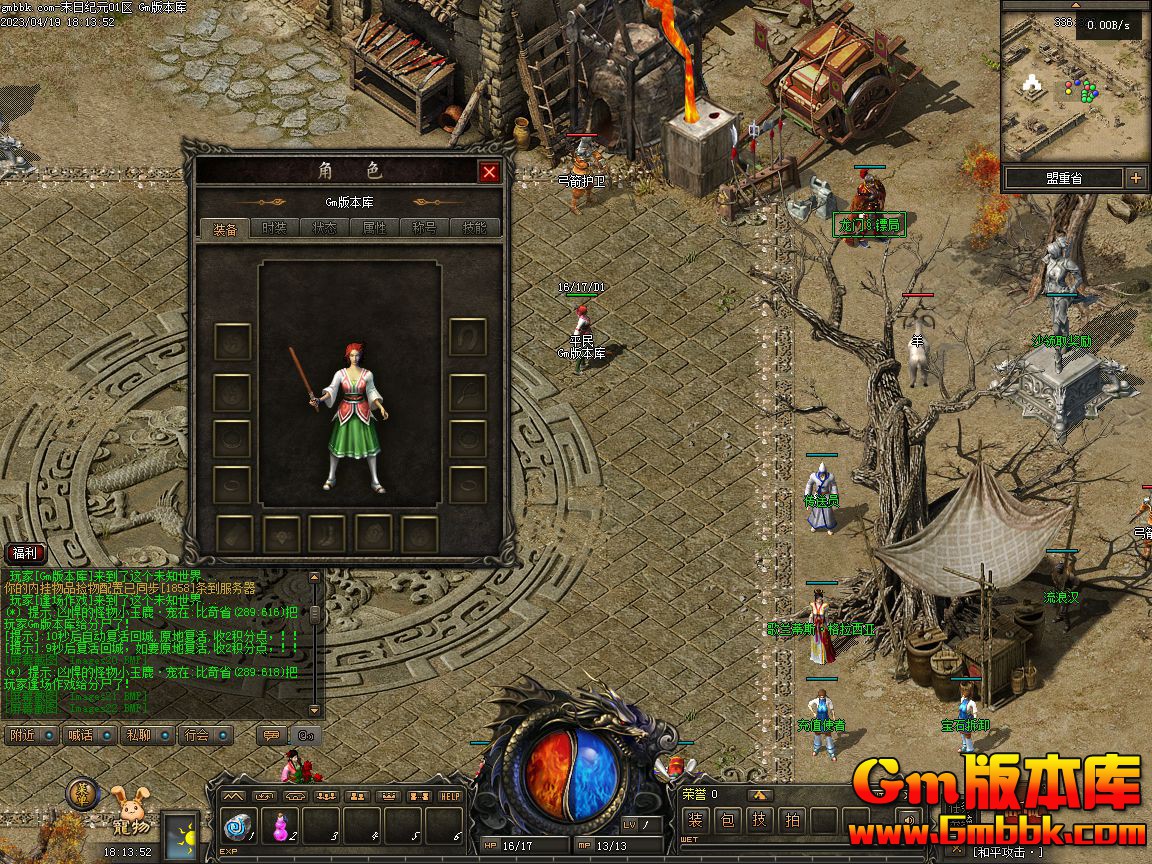The image size is (1152, 864).
Task: Select the 称号 titles tab
Action: coord(424,228)
